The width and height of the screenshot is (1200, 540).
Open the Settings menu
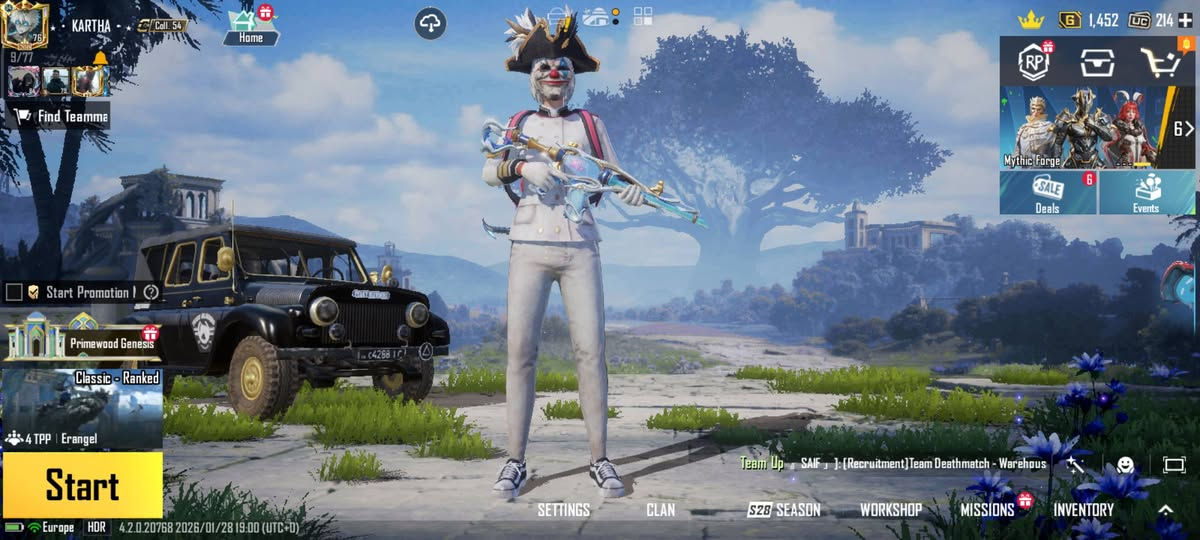[563, 510]
